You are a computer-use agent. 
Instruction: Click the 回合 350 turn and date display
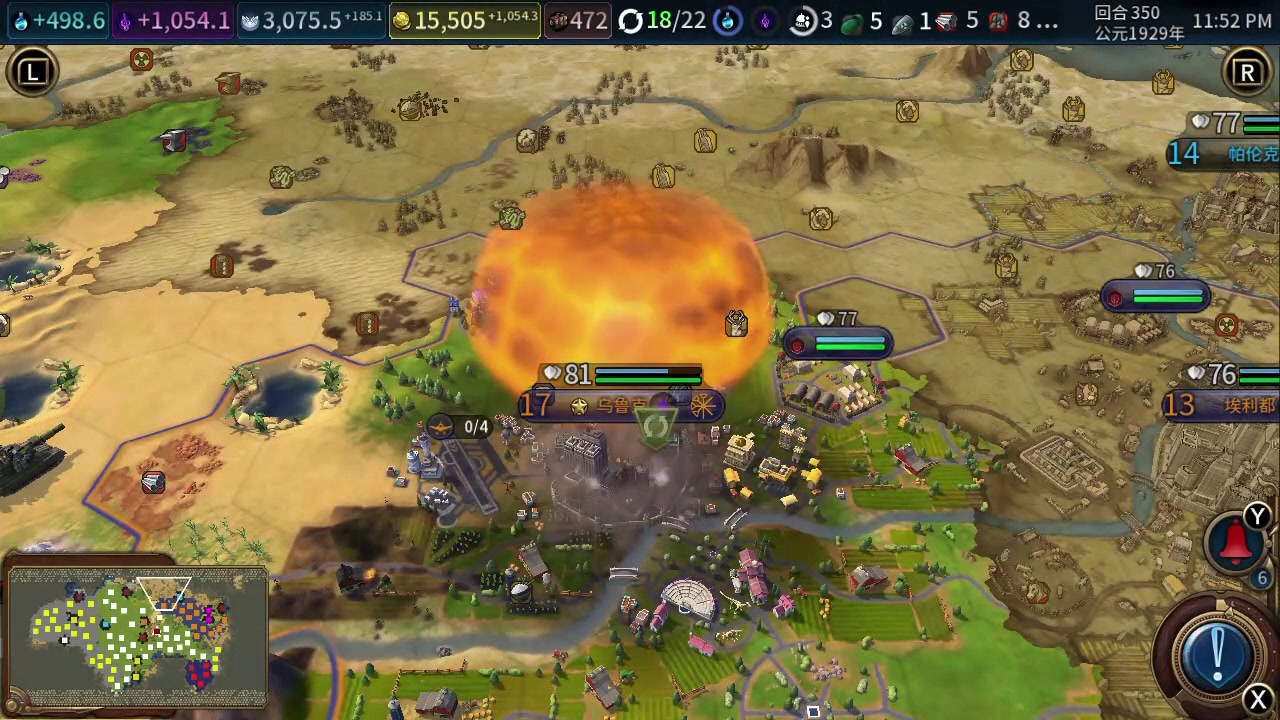[x=1139, y=22]
